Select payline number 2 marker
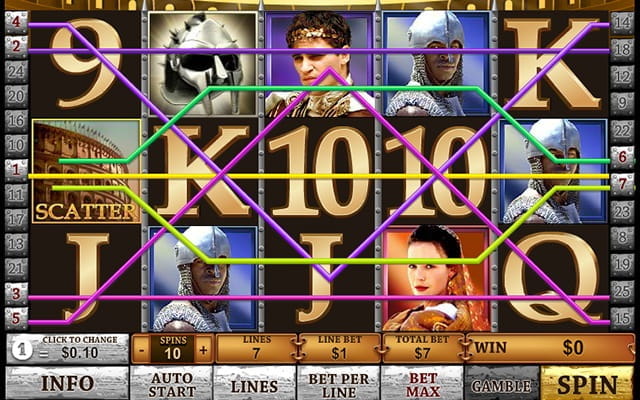The image size is (640, 400). click(16, 46)
